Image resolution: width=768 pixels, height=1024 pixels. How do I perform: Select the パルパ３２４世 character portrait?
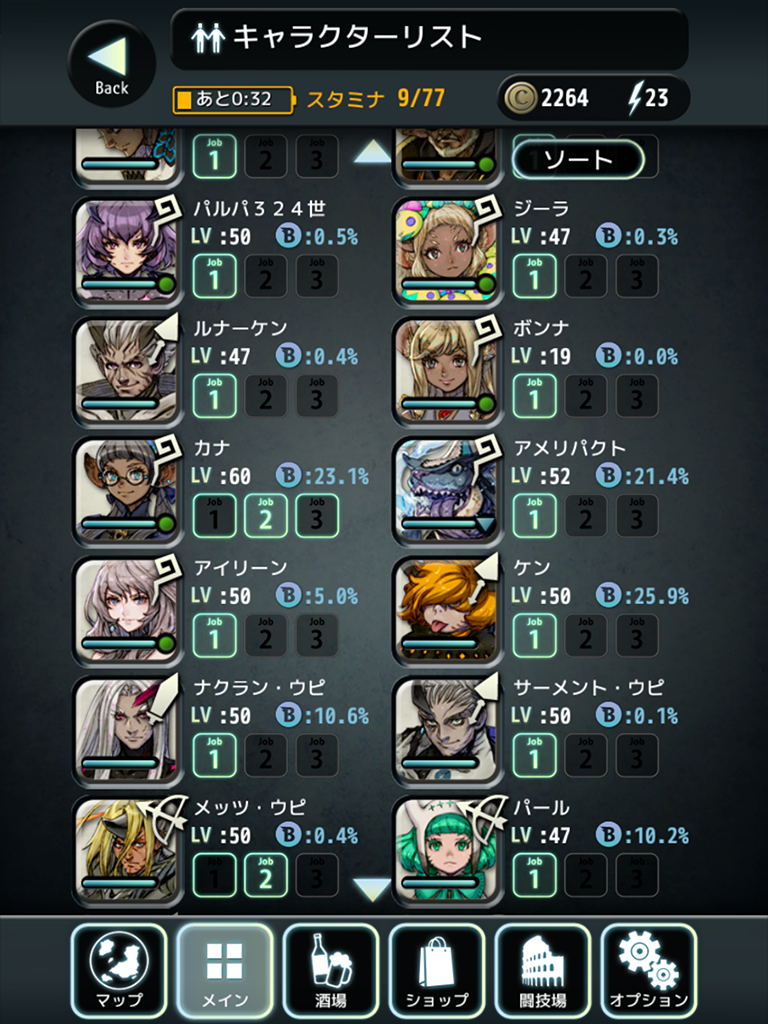[127, 251]
